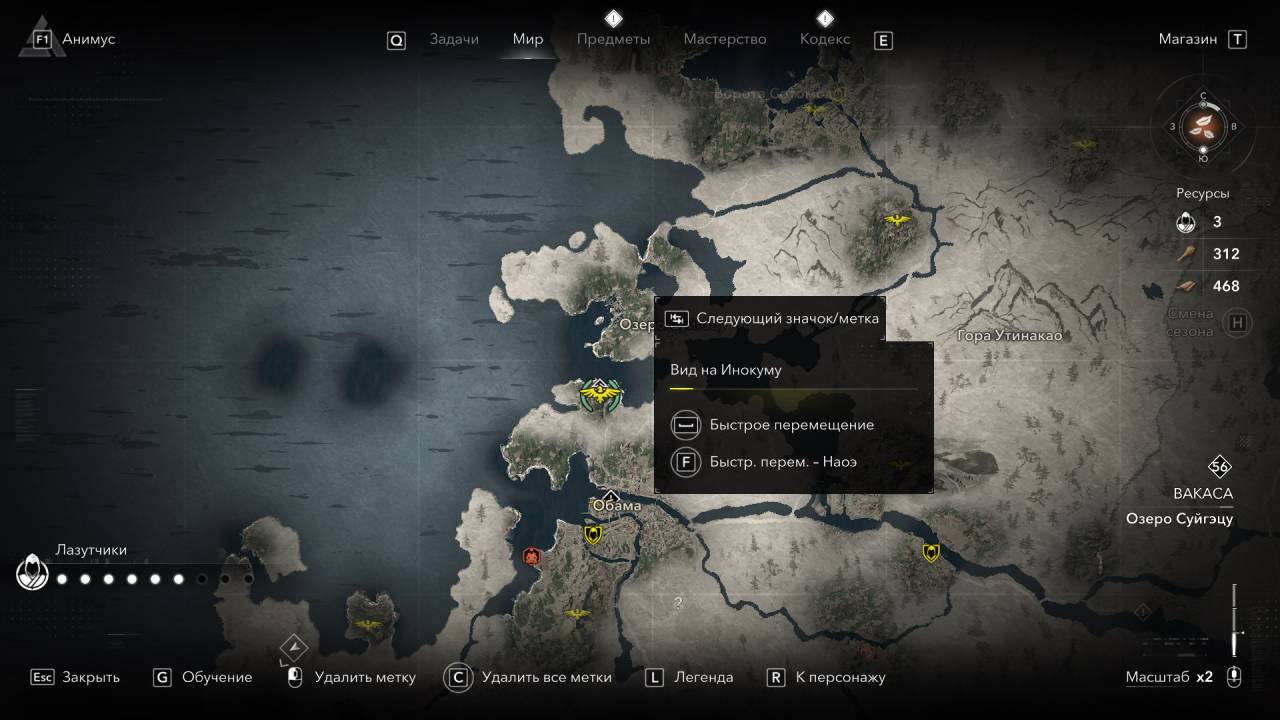Center the map with К персонажу
The width and height of the screenshot is (1280, 720).
[840, 677]
